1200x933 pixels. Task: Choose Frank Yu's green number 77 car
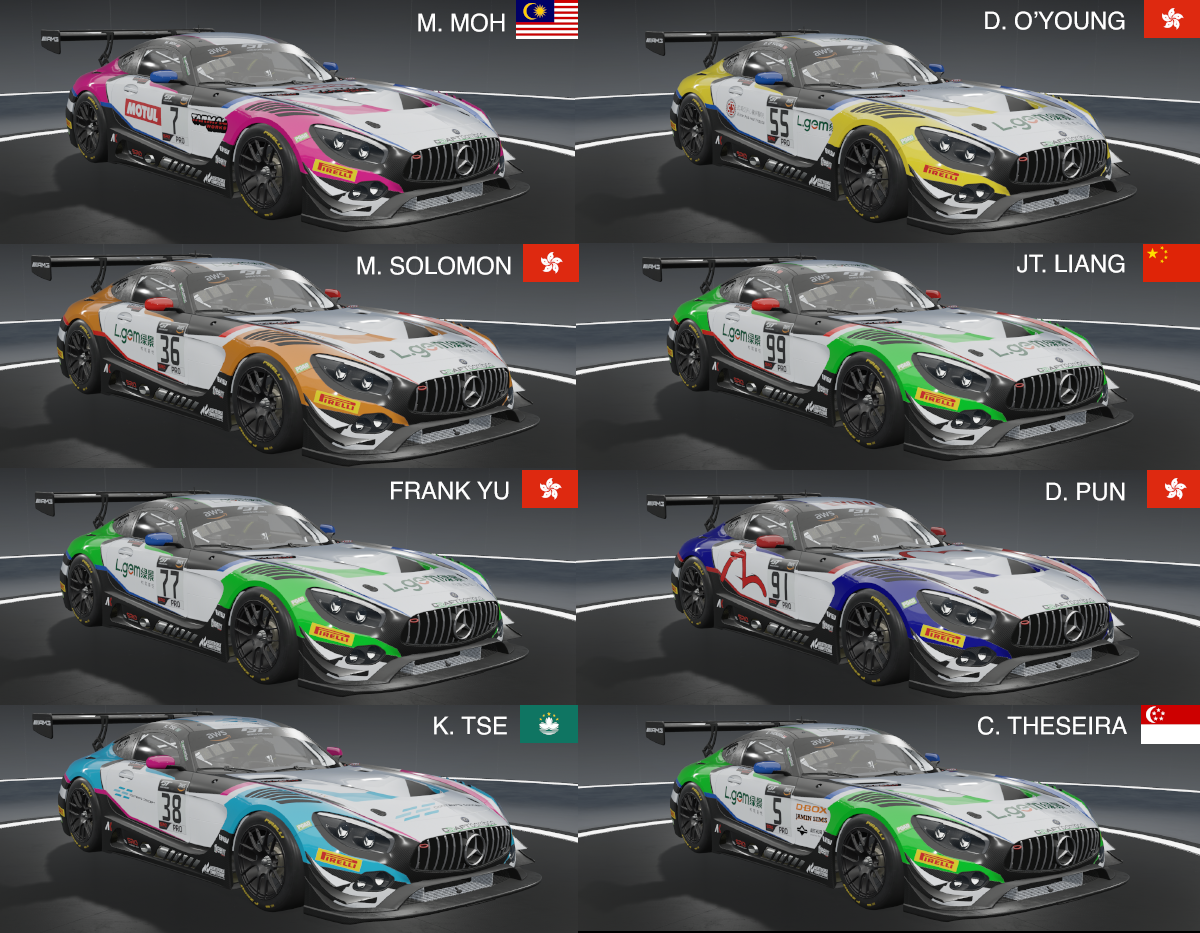290,590
